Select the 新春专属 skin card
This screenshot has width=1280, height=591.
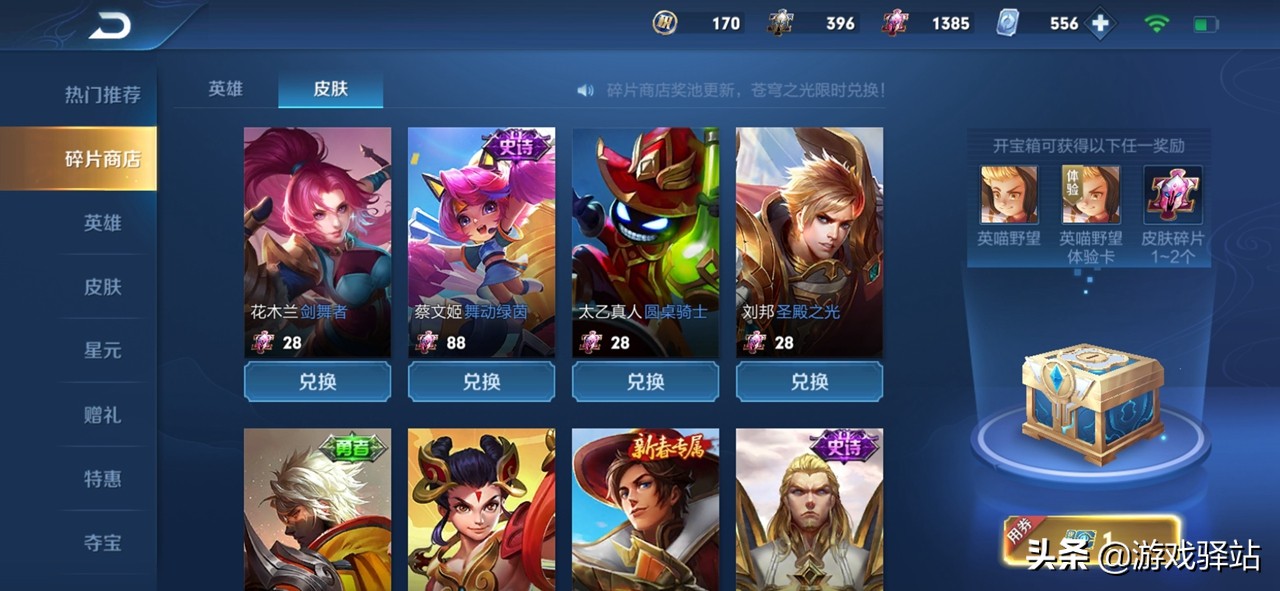coord(645,510)
